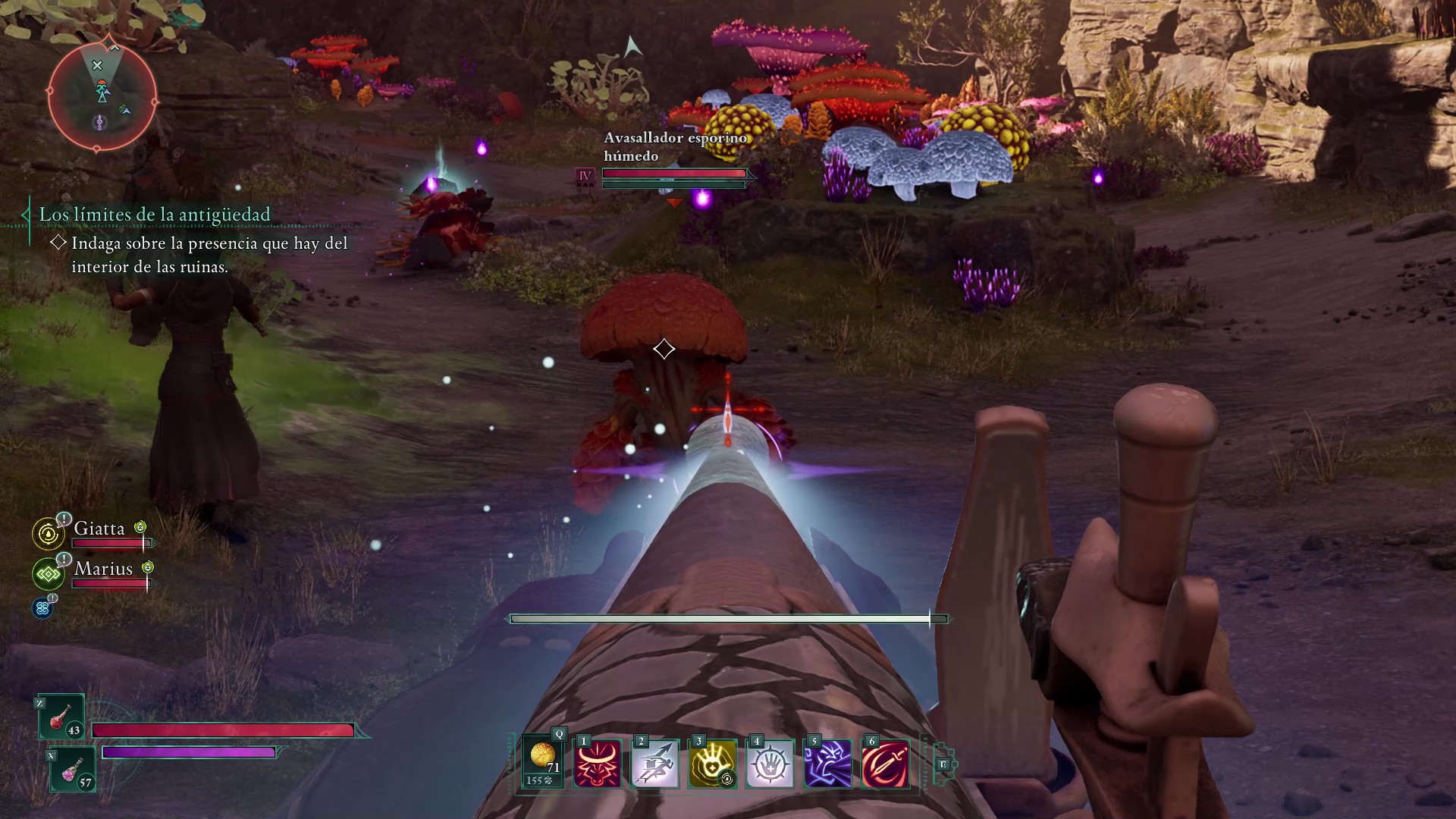Trigger Giatta's yellow companion ability icon
Screen dimensions: 1456x819
[49, 534]
